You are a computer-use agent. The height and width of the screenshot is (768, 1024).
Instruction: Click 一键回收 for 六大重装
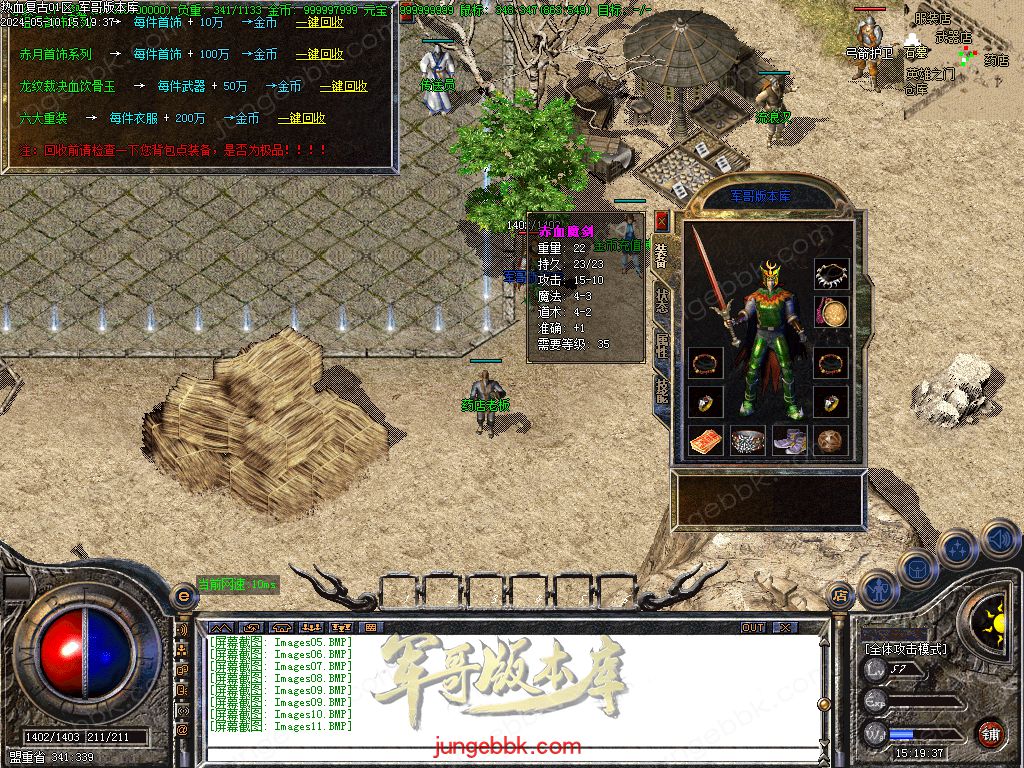pyautogui.click(x=301, y=118)
